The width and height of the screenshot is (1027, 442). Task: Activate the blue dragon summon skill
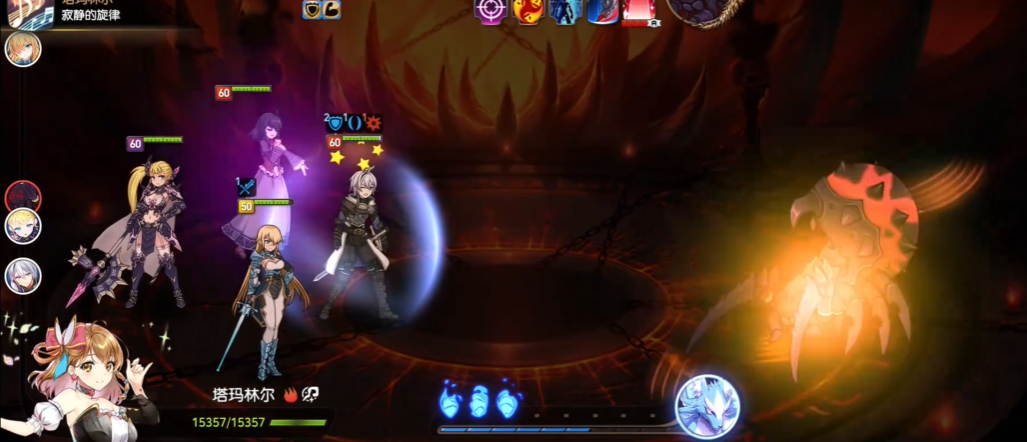coord(707,406)
